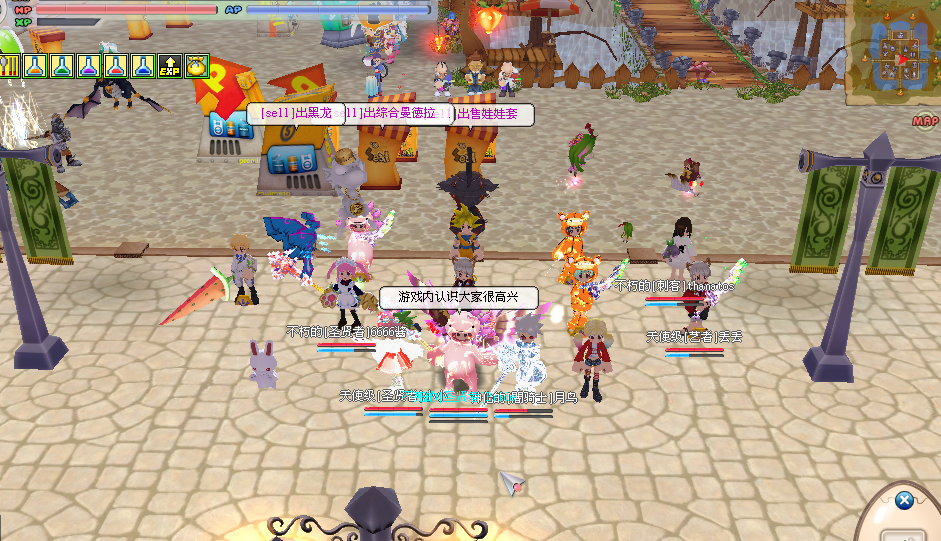Image resolution: width=941 pixels, height=541 pixels.
Task: Select the purple potion buff icon
Action: pyautogui.click(x=89, y=66)
